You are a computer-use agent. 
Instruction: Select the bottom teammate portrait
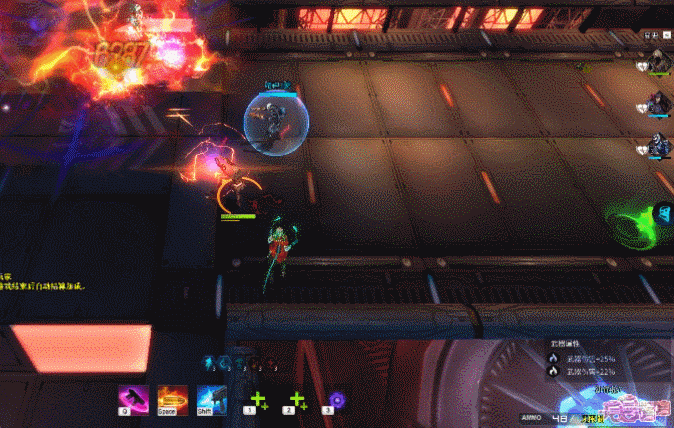click(659, 145)
